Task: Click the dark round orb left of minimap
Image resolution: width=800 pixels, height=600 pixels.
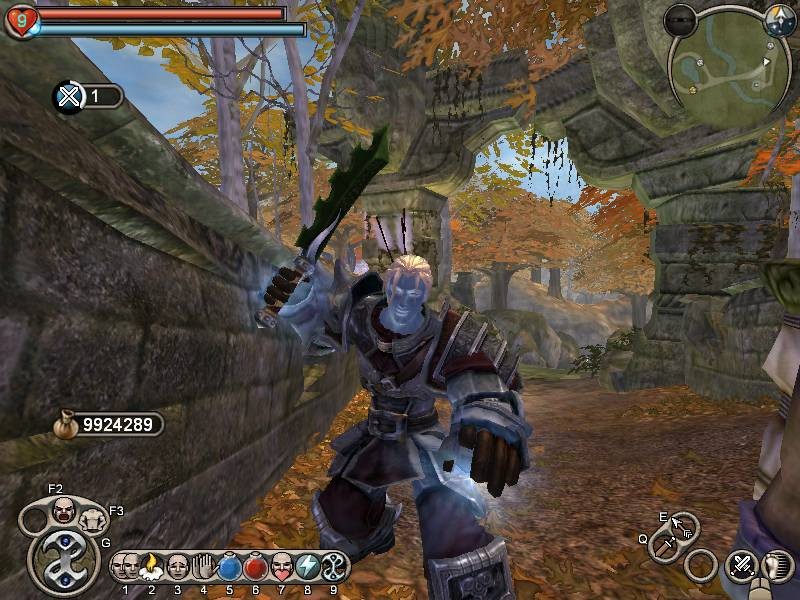Action: click(x=680, y=19)
